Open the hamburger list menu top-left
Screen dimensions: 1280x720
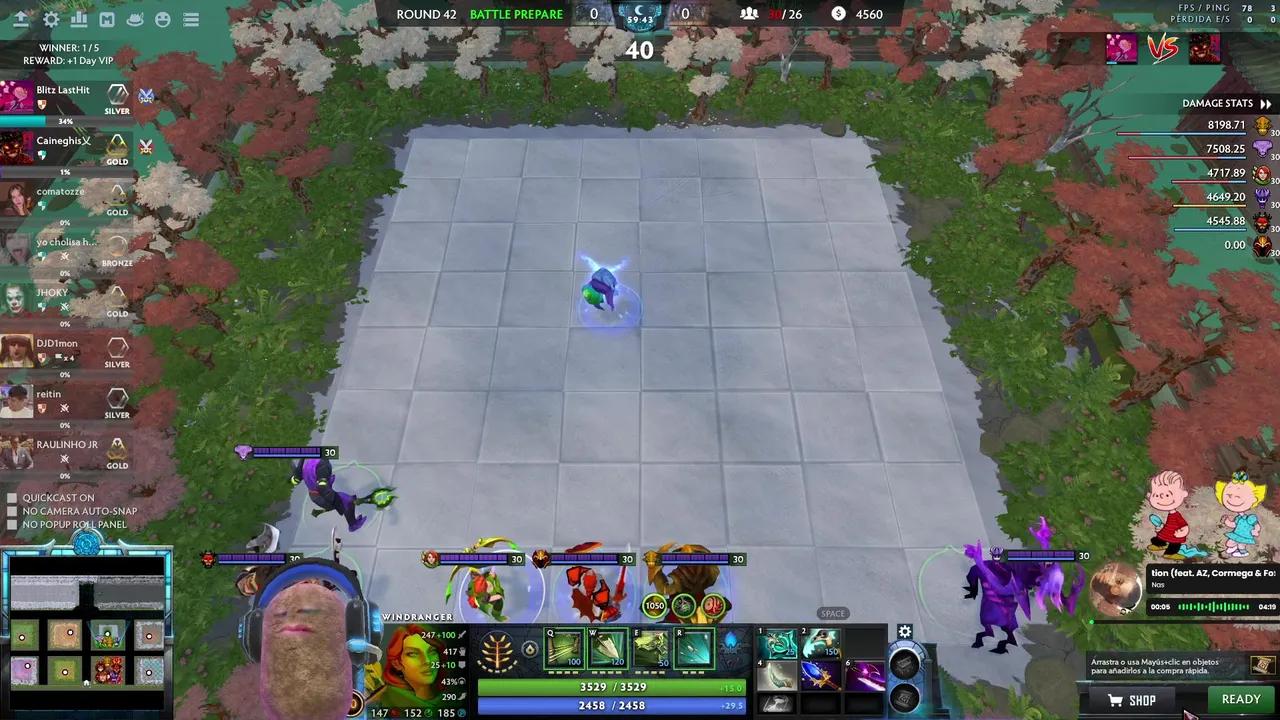click(x=190, y=19)
